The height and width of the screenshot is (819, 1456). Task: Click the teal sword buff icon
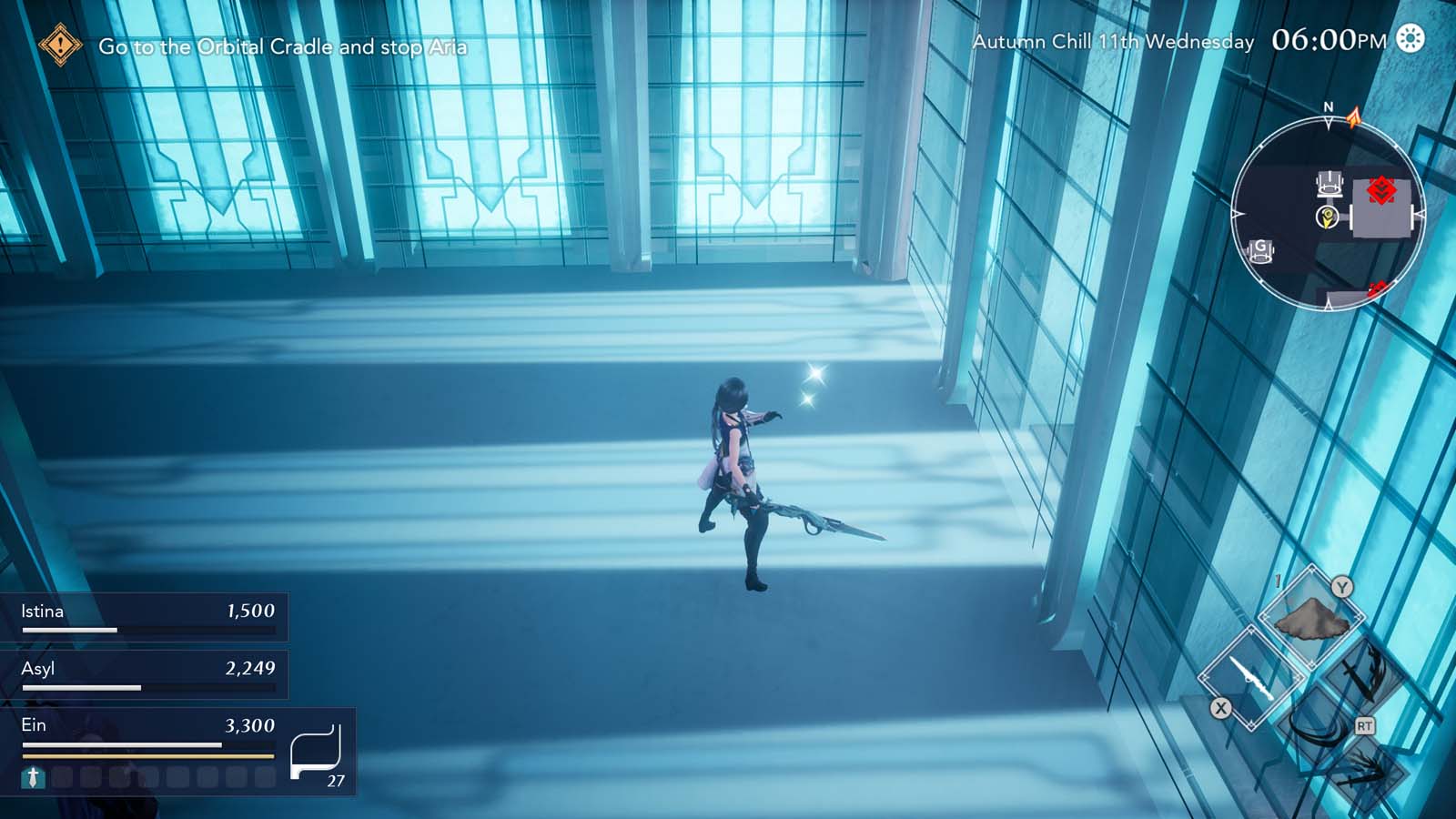pos(33,777)
